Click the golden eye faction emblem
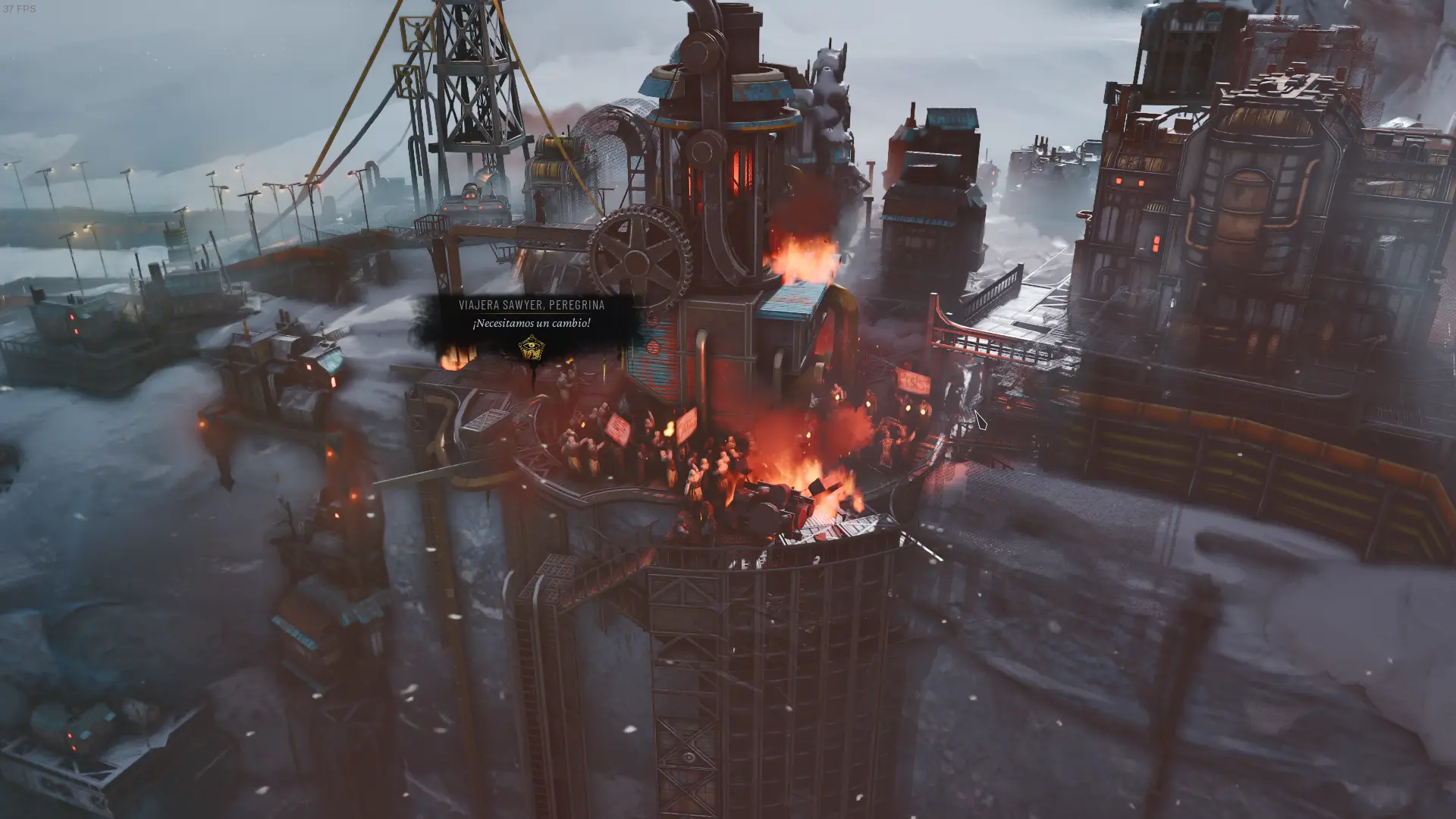 click(x=531, y=349)
